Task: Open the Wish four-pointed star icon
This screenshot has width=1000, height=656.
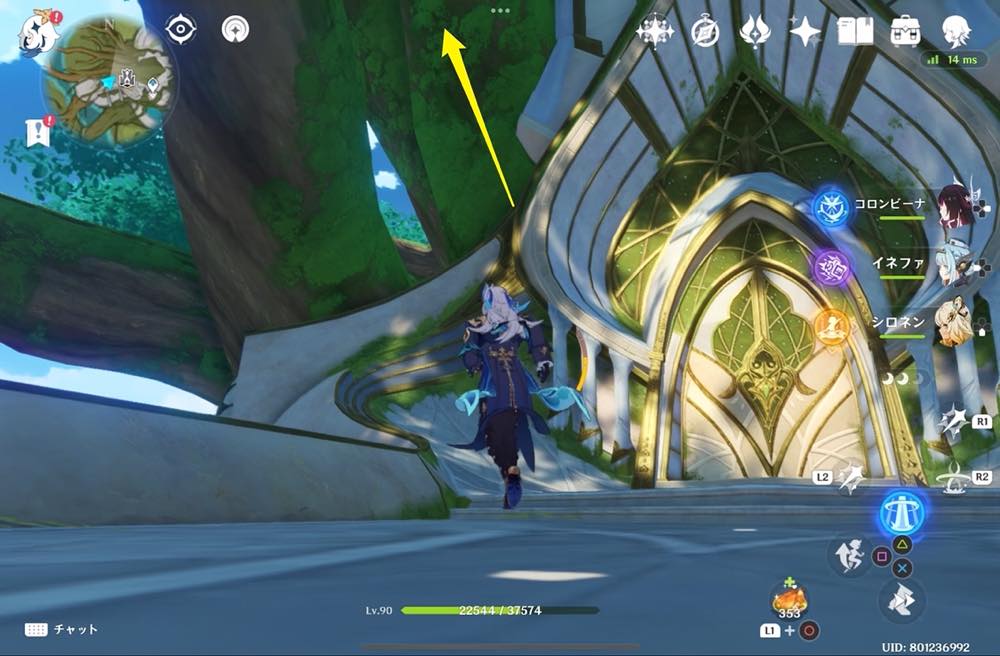Action: tap(804, 32)
